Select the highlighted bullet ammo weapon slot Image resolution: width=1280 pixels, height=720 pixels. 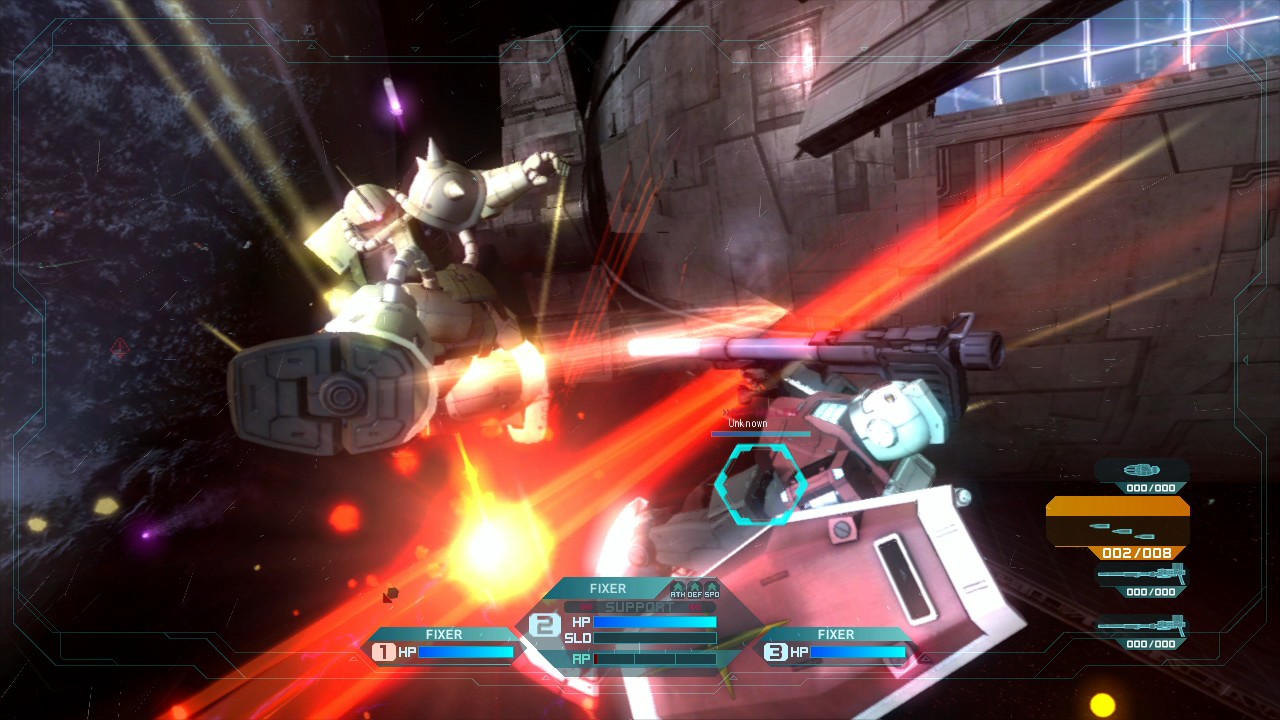click(x=1118, y=527)
